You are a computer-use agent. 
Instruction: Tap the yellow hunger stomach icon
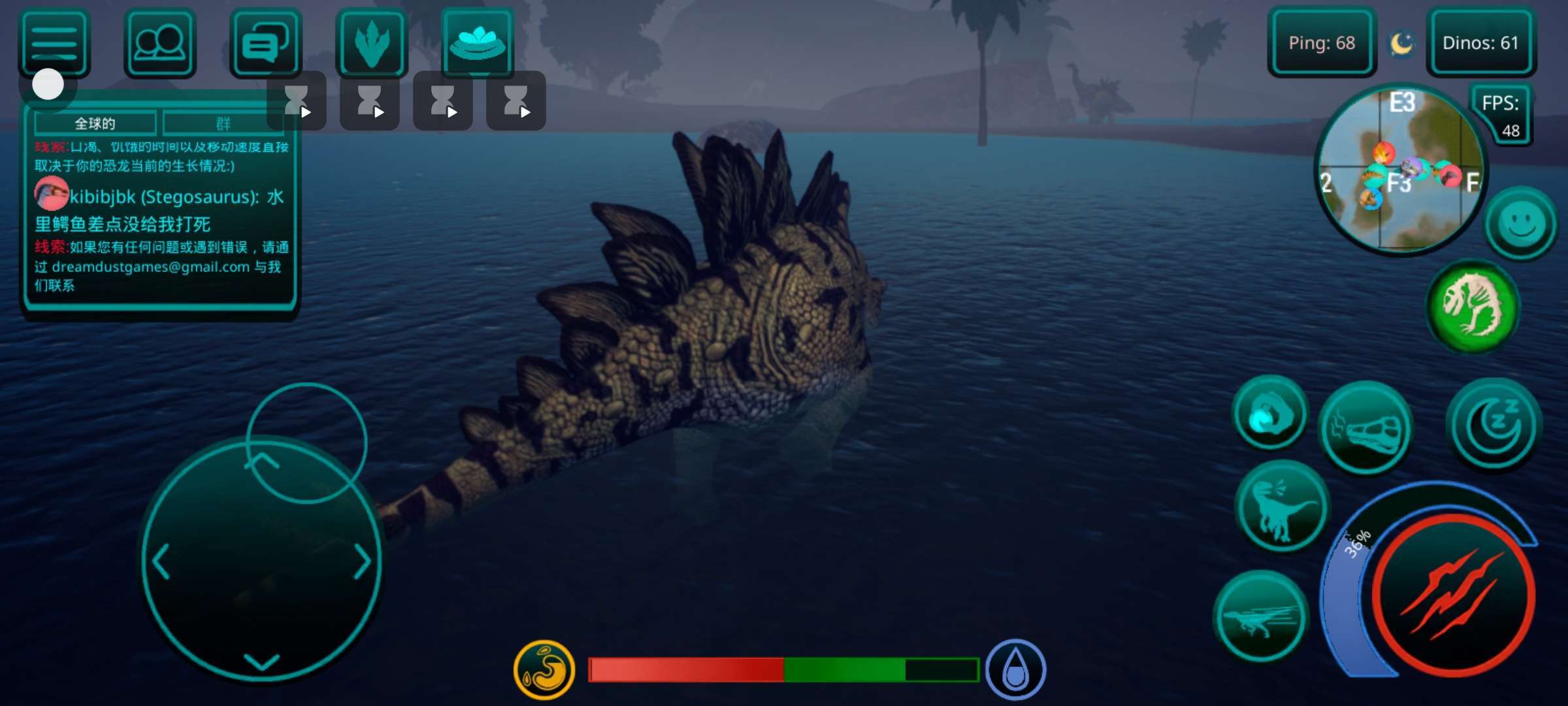[x=544, y=669]
